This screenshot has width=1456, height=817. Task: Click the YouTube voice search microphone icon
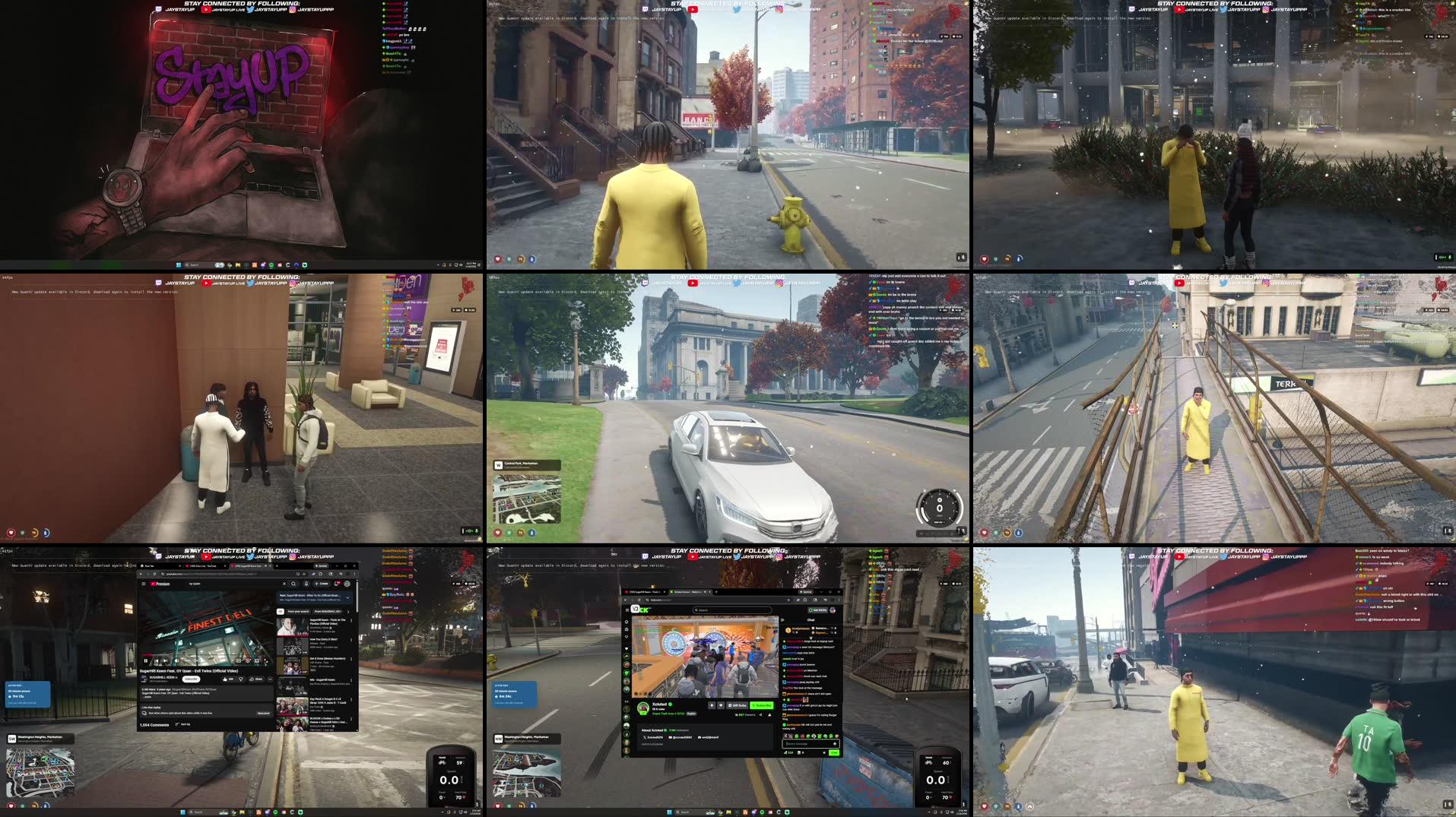(306, 584)
